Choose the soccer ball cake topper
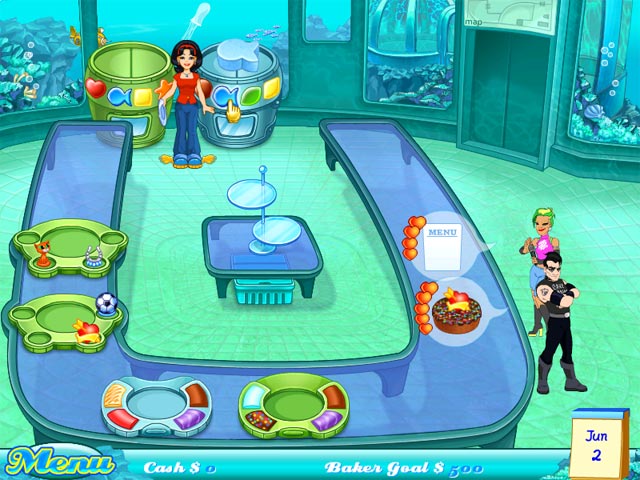This screenshot has height=480, width=640. 104,302
